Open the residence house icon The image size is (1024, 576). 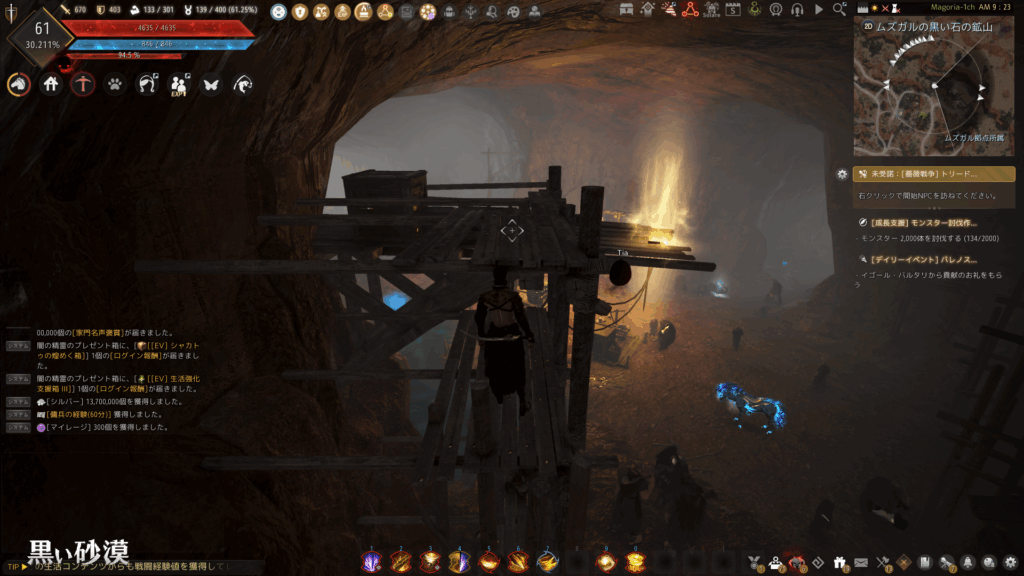(x=51, y=85)
